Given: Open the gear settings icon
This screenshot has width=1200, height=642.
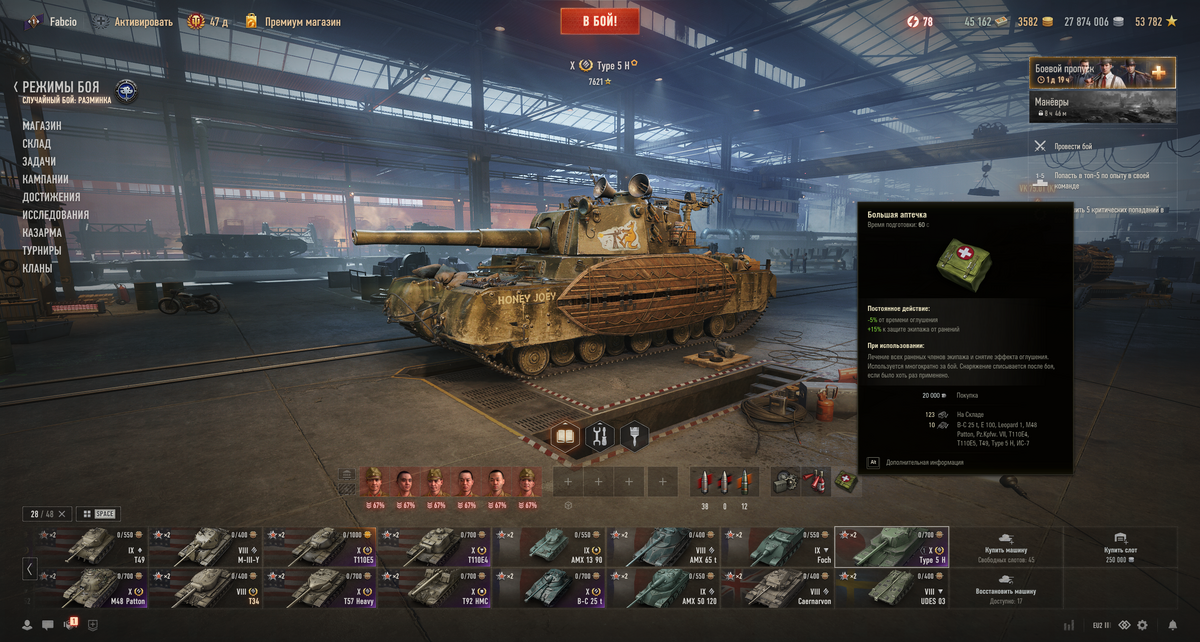Looking at the screenshot, I should [1141, 625].
